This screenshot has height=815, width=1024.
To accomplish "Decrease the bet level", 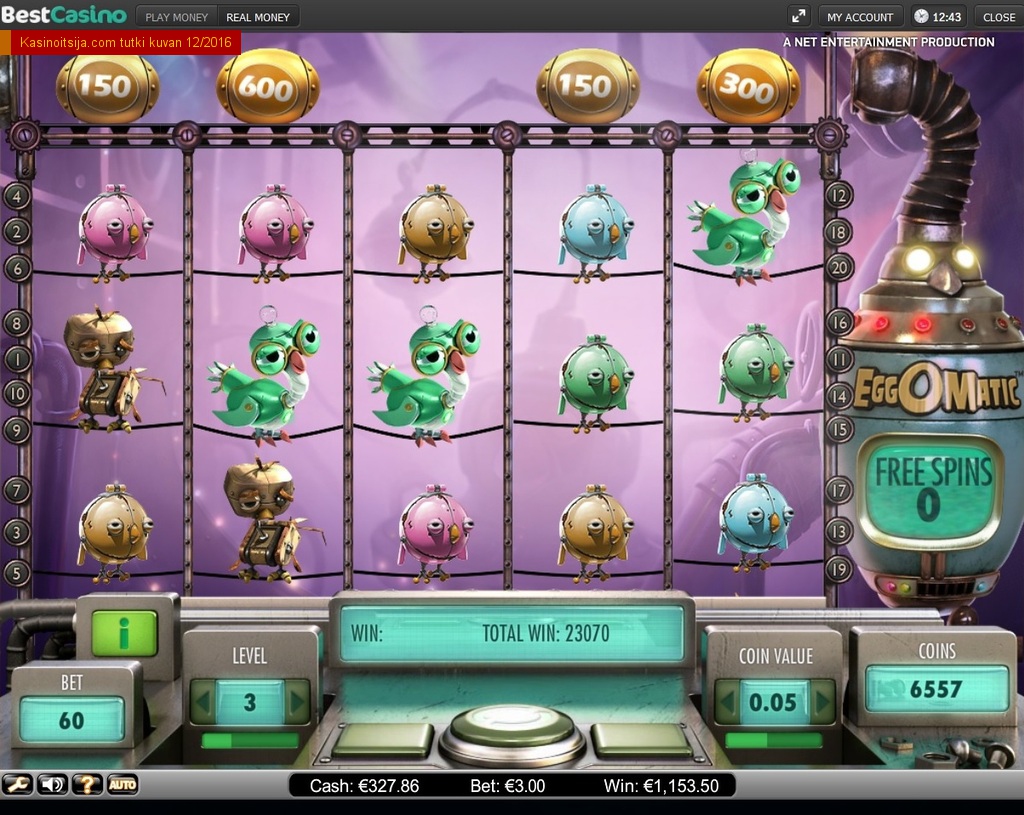I will 203,702.
